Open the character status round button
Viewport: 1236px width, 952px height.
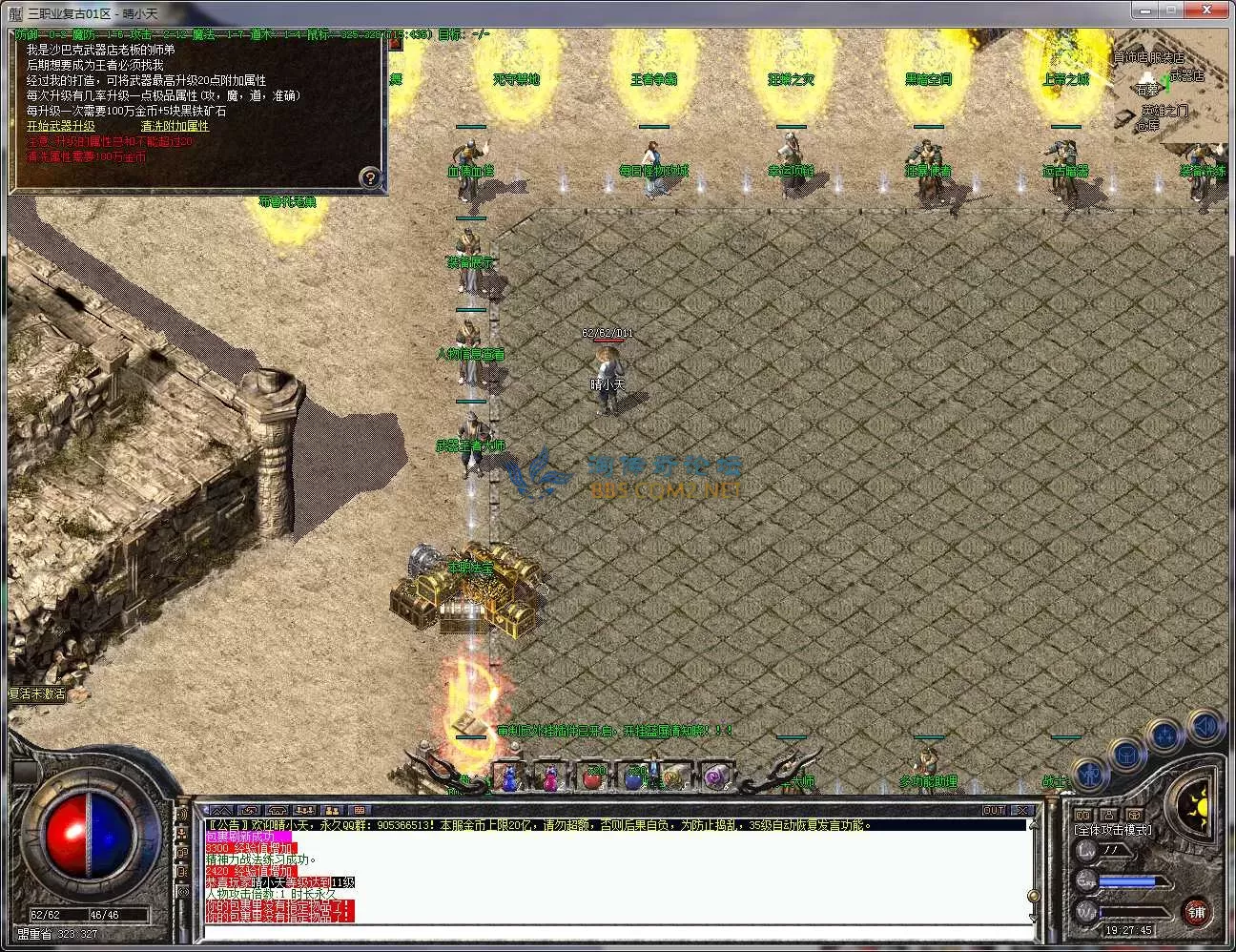tap(1089, 774)
